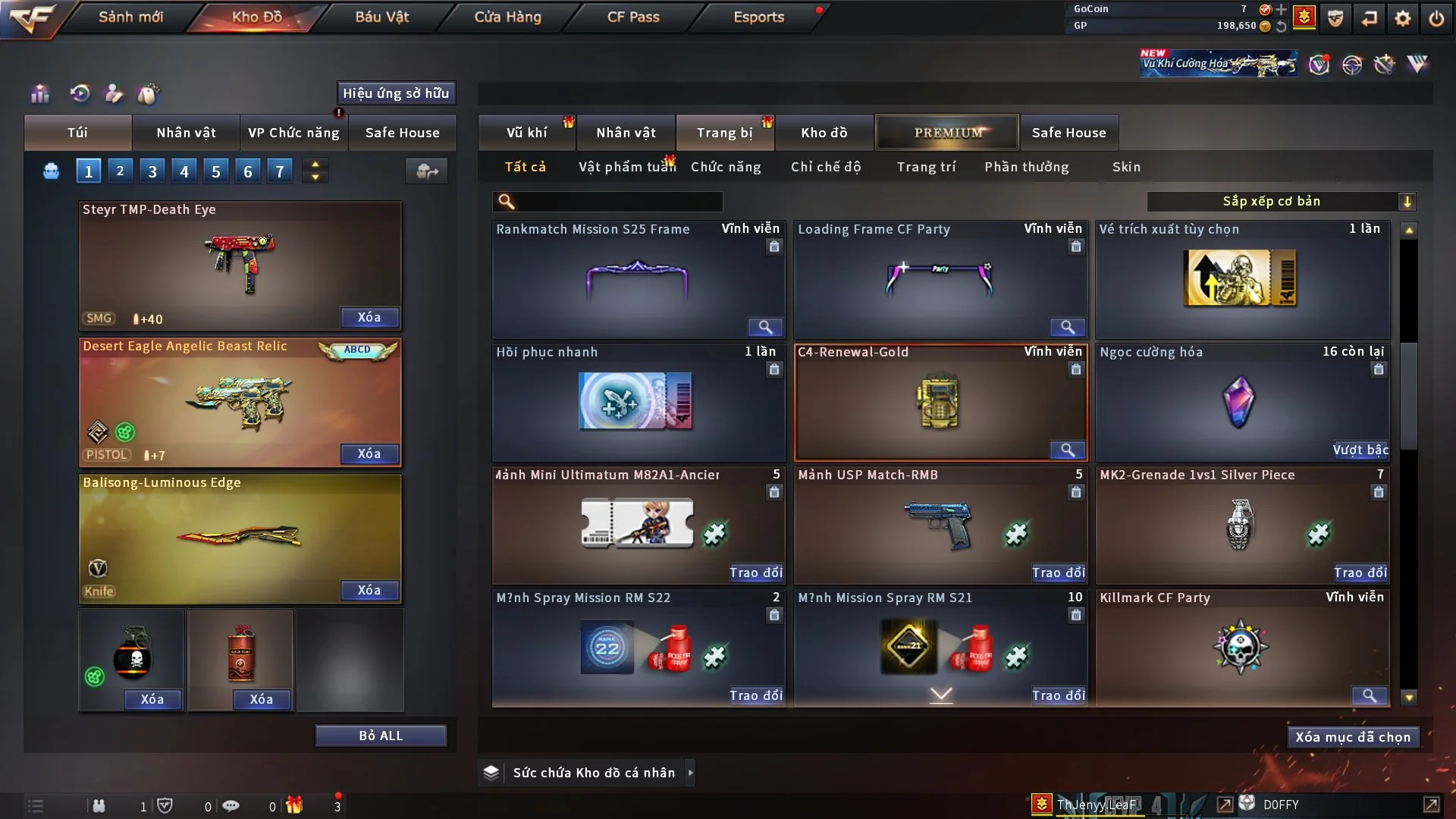
Task: Switch to the Vũ khí tab
Action: pos(526,133)
